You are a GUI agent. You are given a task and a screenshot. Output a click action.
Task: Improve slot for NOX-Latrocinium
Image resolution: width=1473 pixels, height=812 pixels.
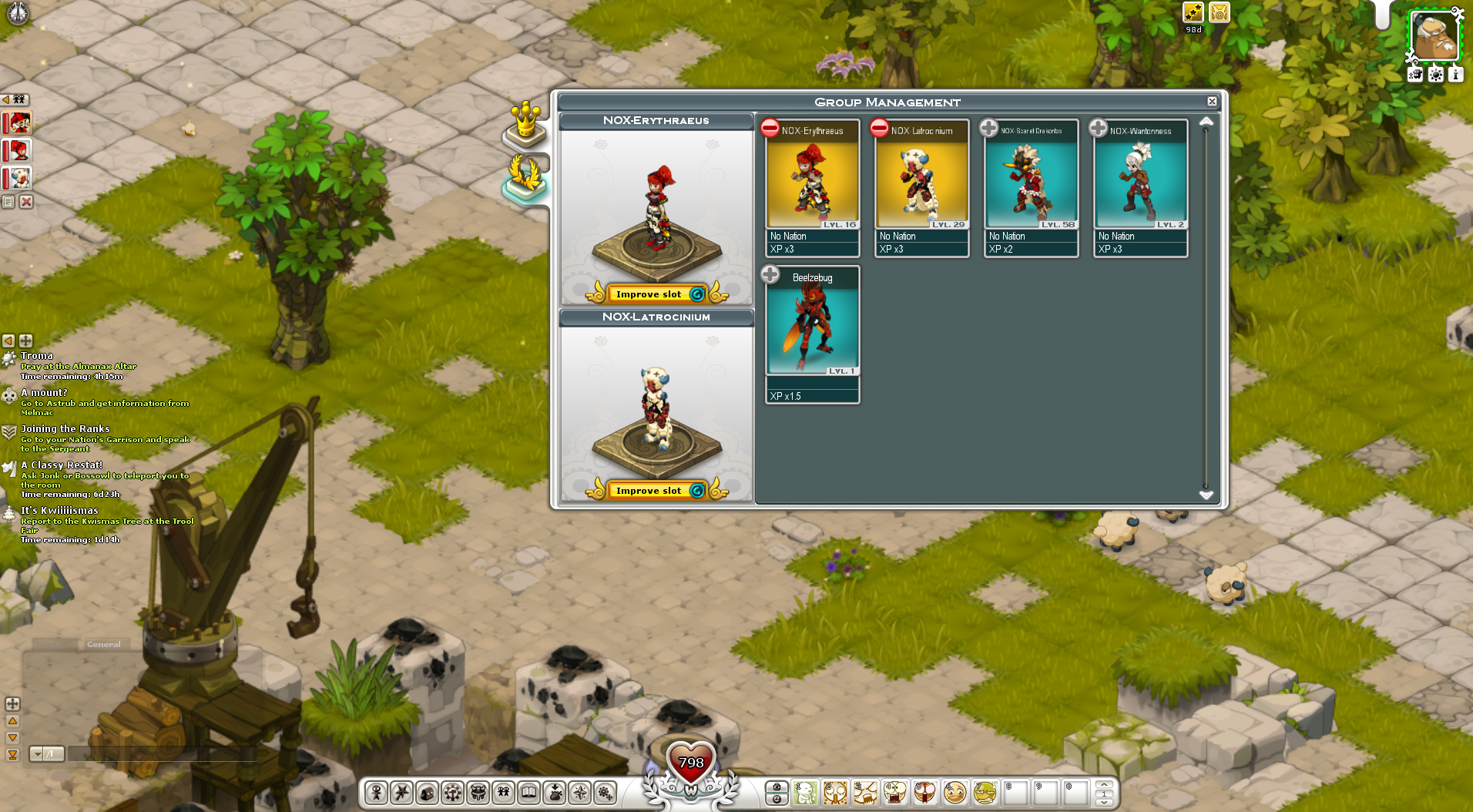tap(649, 491)
